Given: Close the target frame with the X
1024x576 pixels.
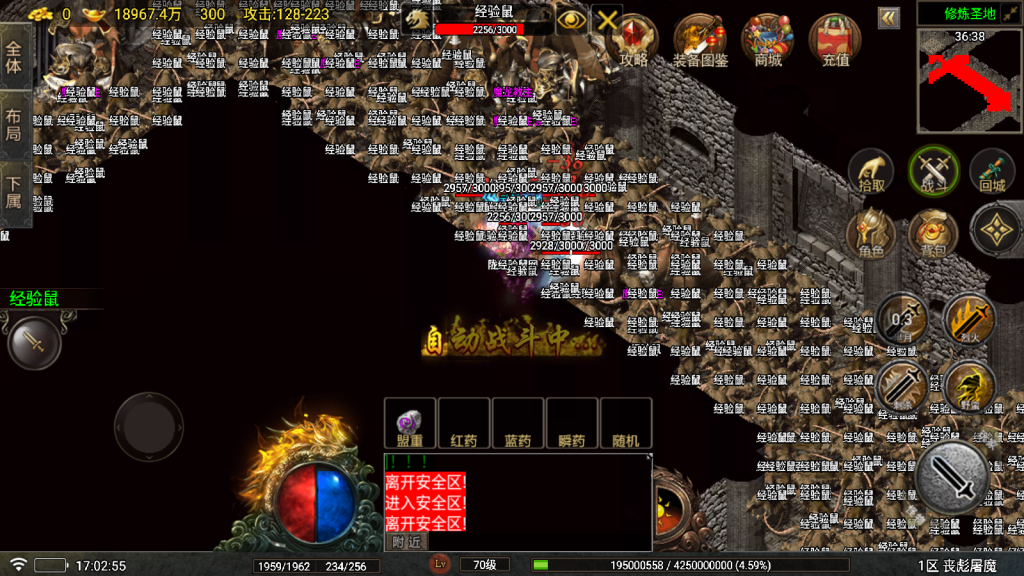Looking at the screenshot, I should (607, 20).
